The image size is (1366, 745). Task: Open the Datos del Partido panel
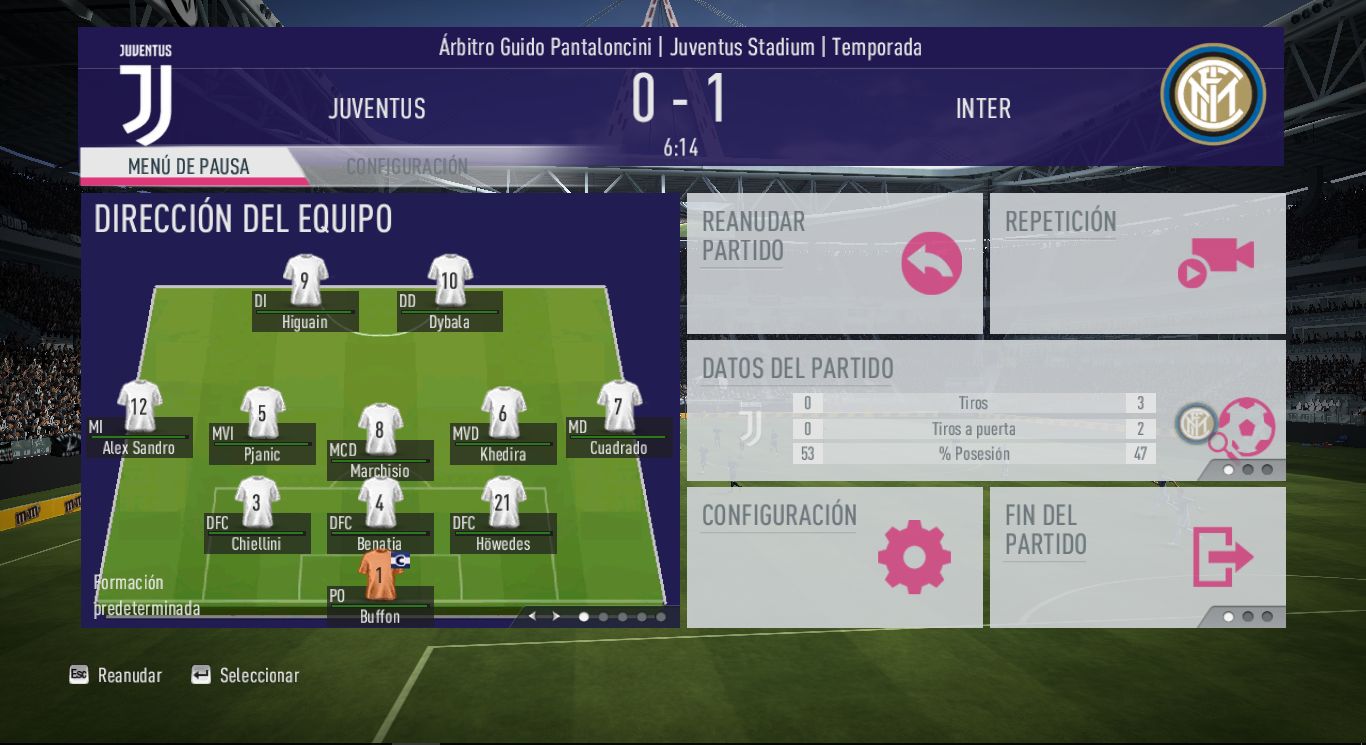985,410
